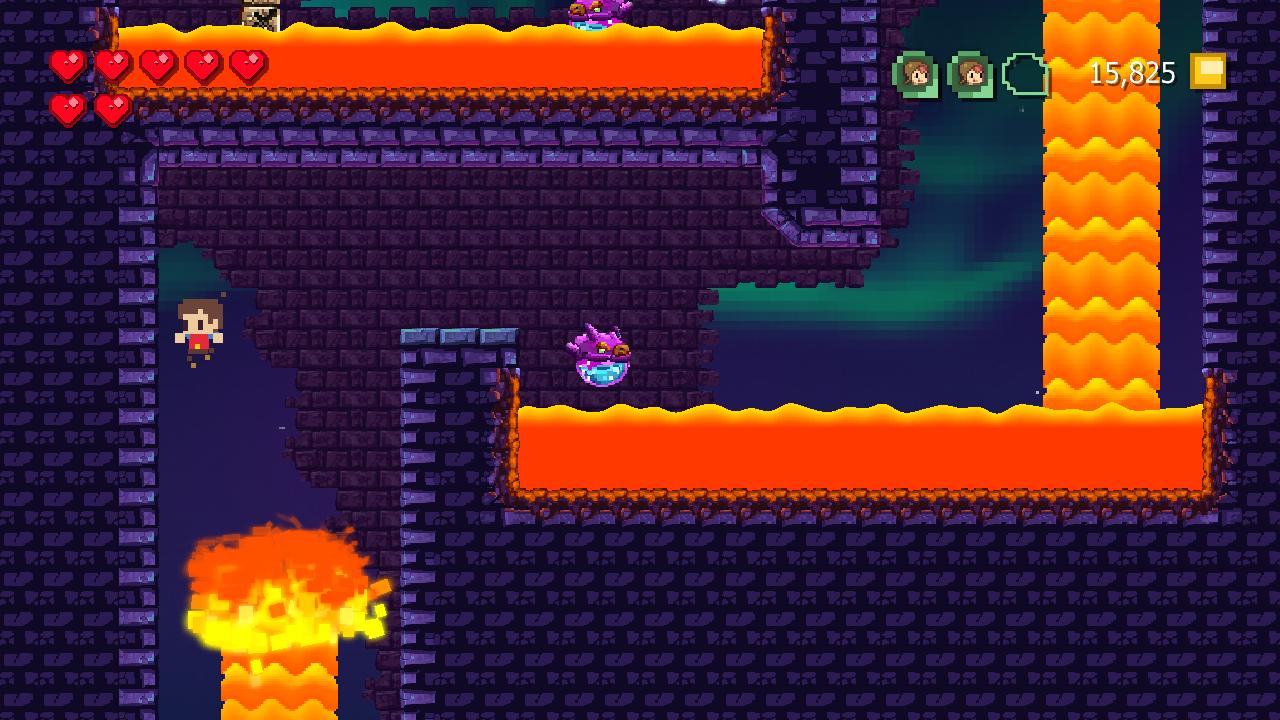
Task: Click the rightmost heart of the lower row
Action: point(112,108)
